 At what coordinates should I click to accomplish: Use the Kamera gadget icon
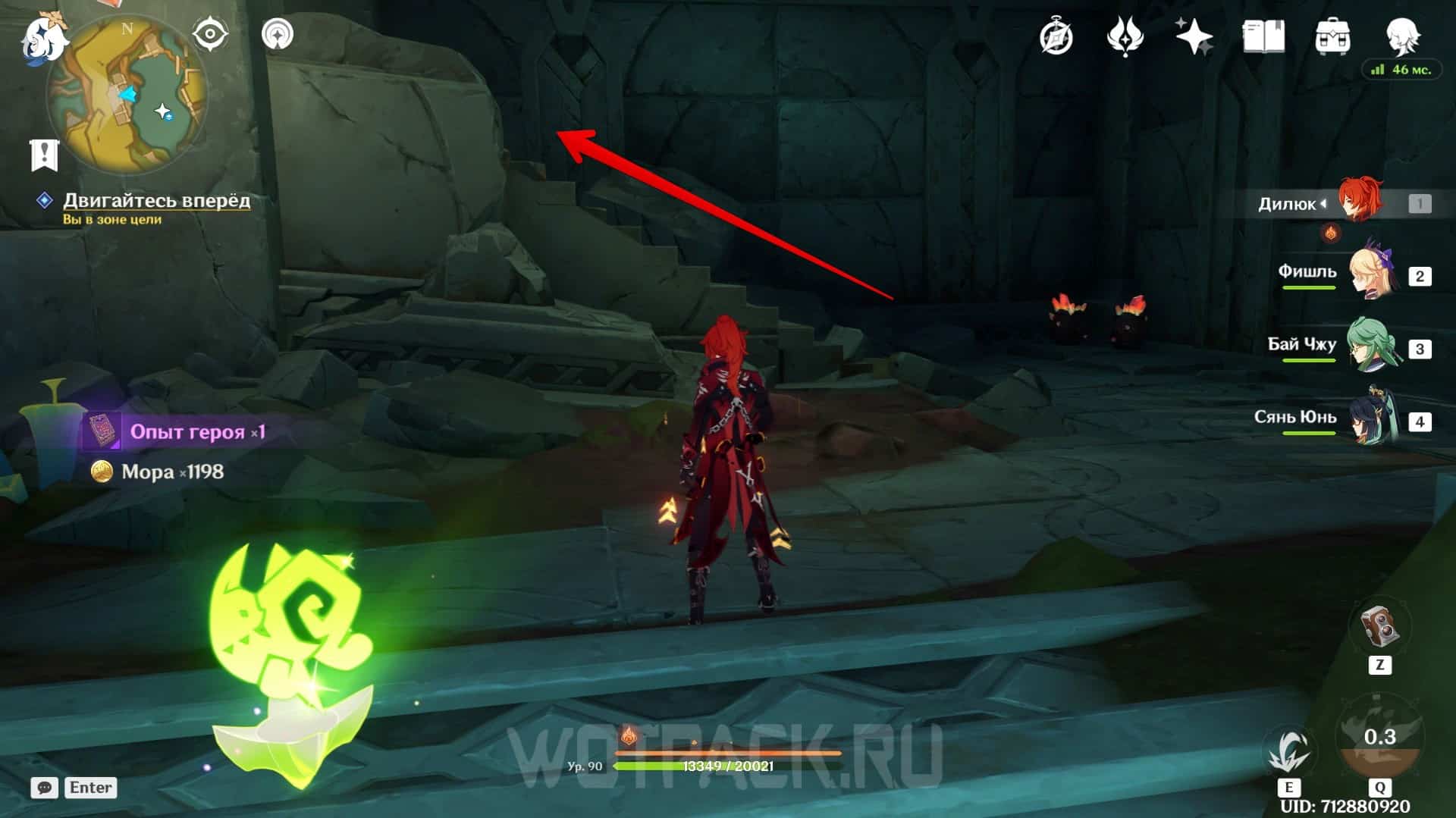point(1380,627)
